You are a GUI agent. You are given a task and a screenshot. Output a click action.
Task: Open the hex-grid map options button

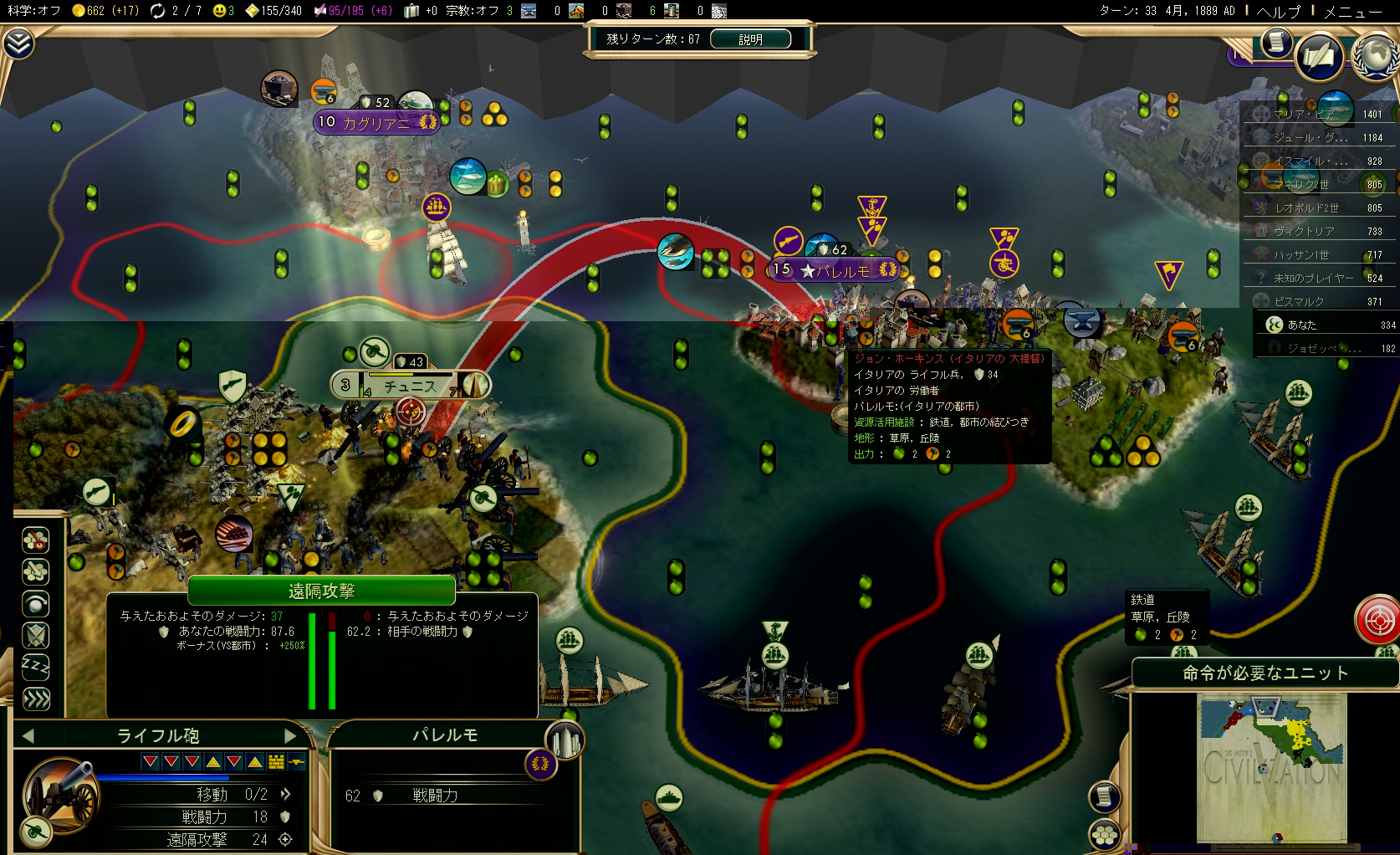1105,834
